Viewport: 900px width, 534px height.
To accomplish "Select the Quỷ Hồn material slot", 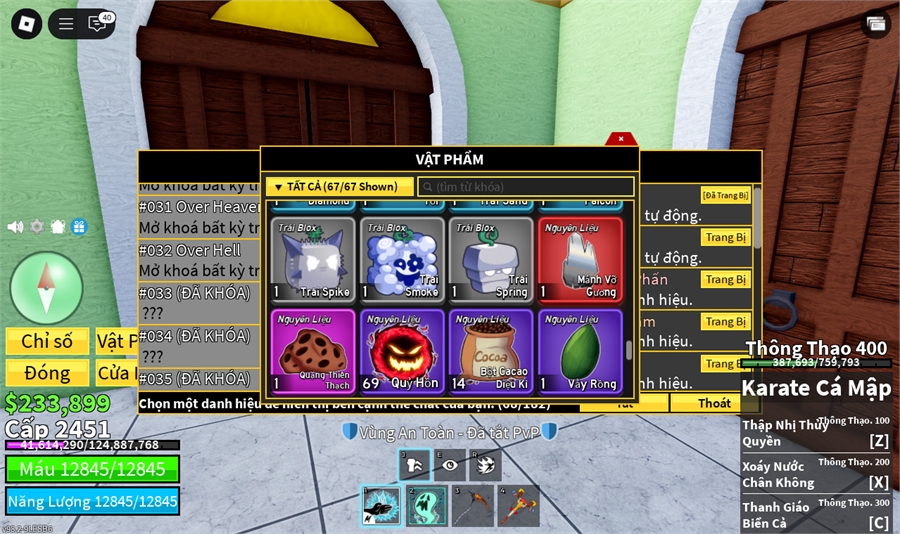I will point(402,351).
